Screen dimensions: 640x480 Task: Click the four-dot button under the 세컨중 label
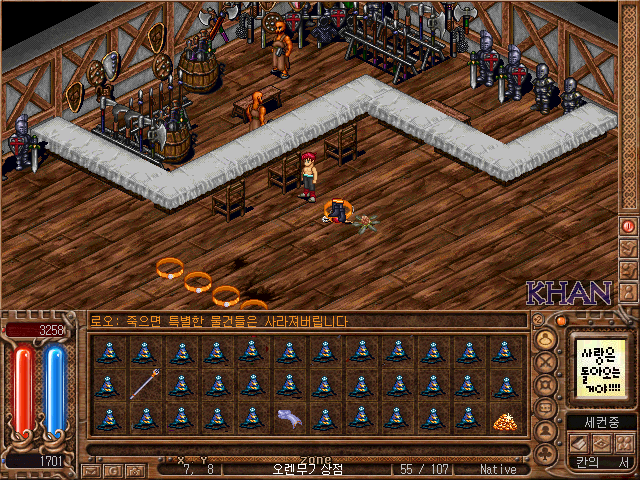[623, 442]
